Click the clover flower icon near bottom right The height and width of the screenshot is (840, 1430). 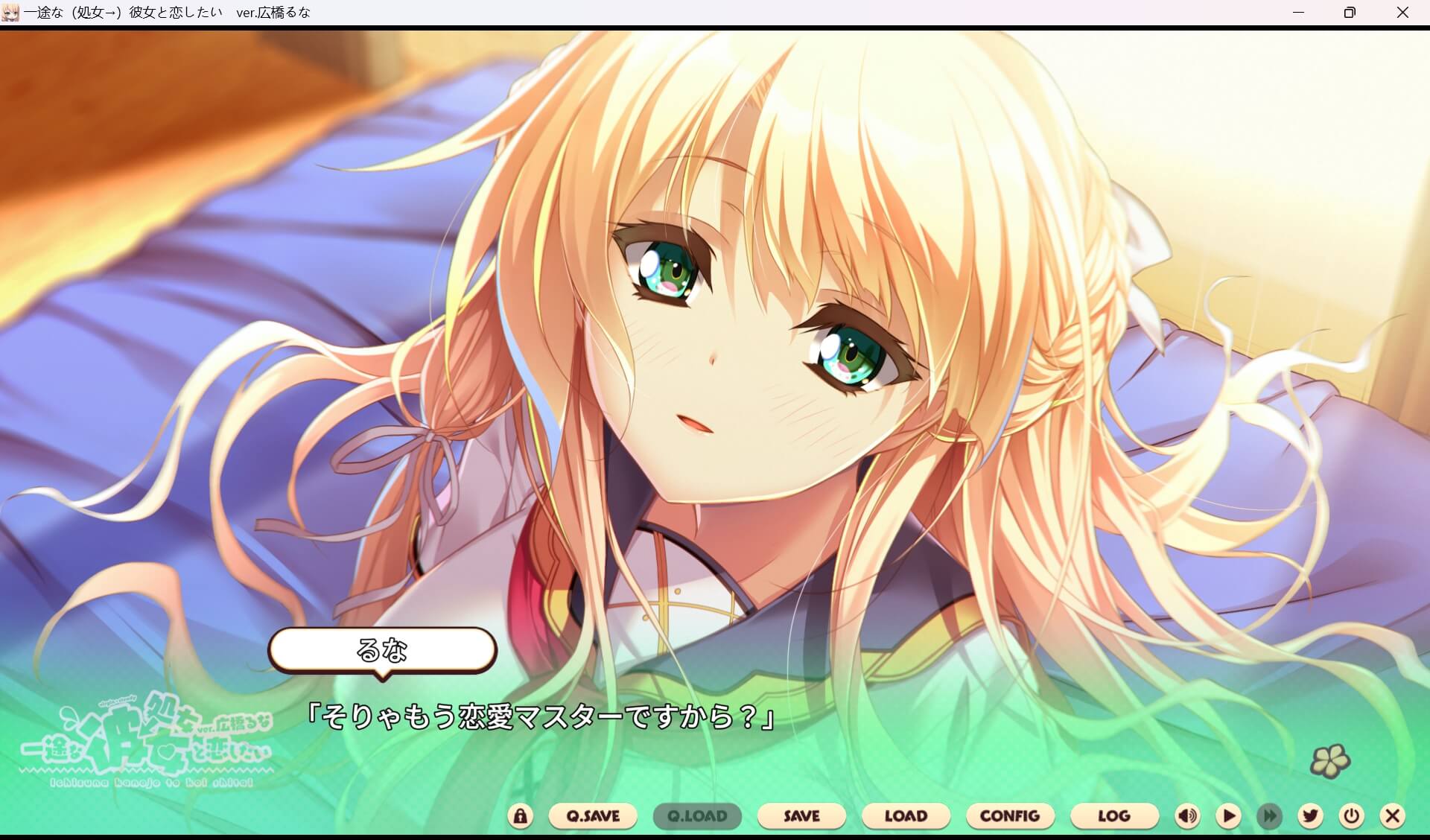coord(1331,761)
